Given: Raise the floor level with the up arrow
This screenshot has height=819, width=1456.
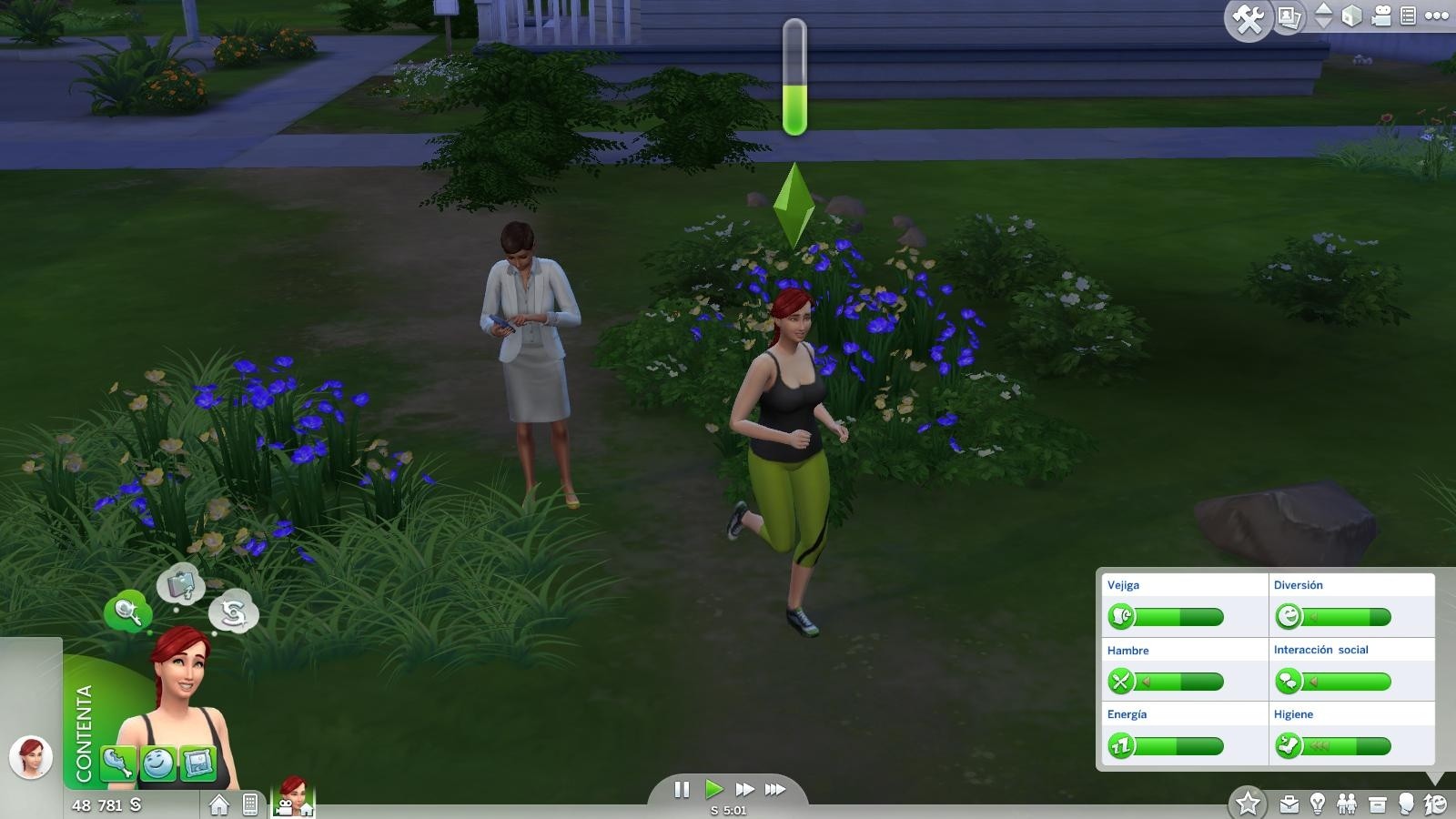Looking at the screenshot, I should pos(1324,10).
